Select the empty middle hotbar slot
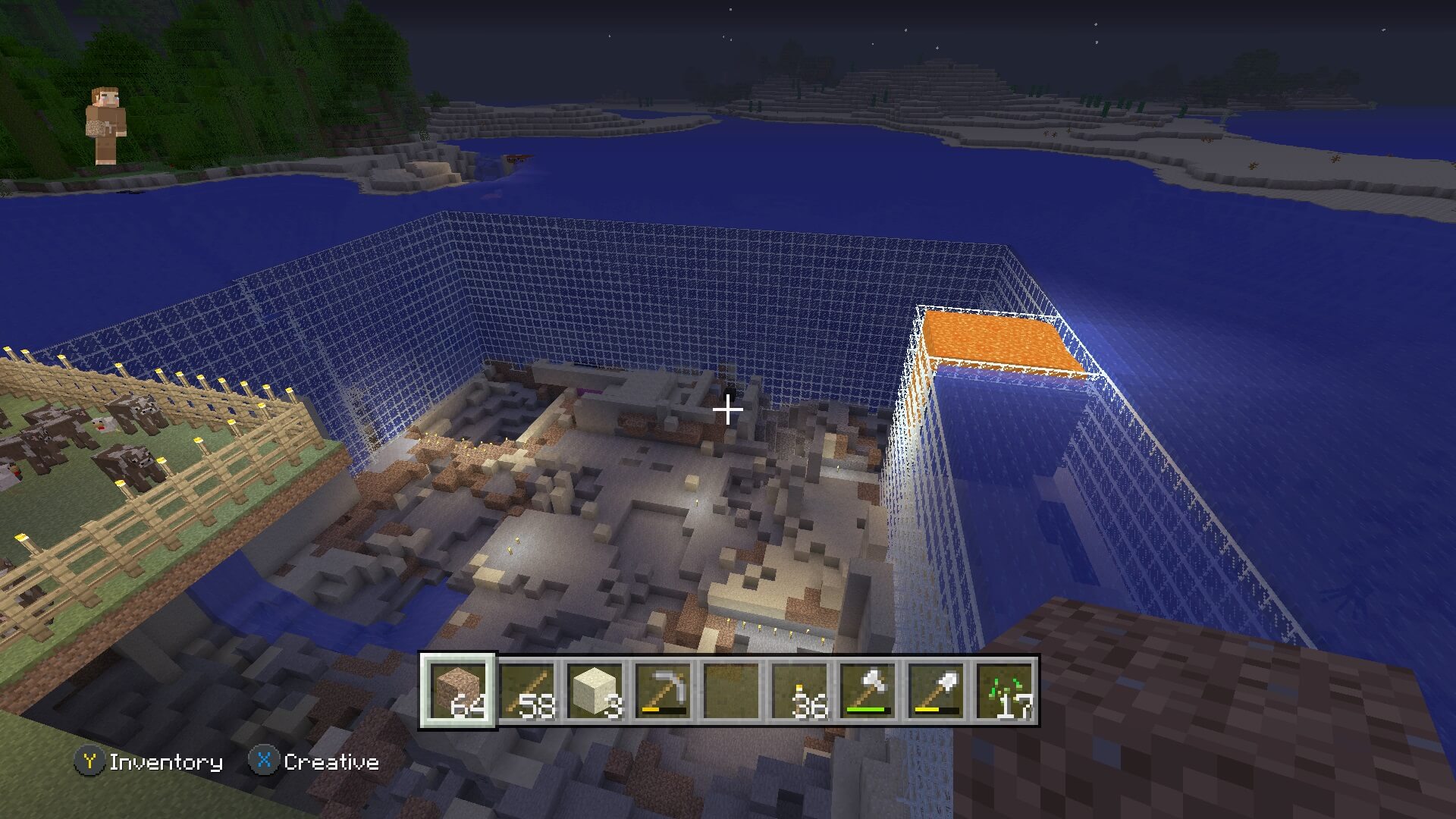The image size is (1456, 819). (x=730, y=691)
